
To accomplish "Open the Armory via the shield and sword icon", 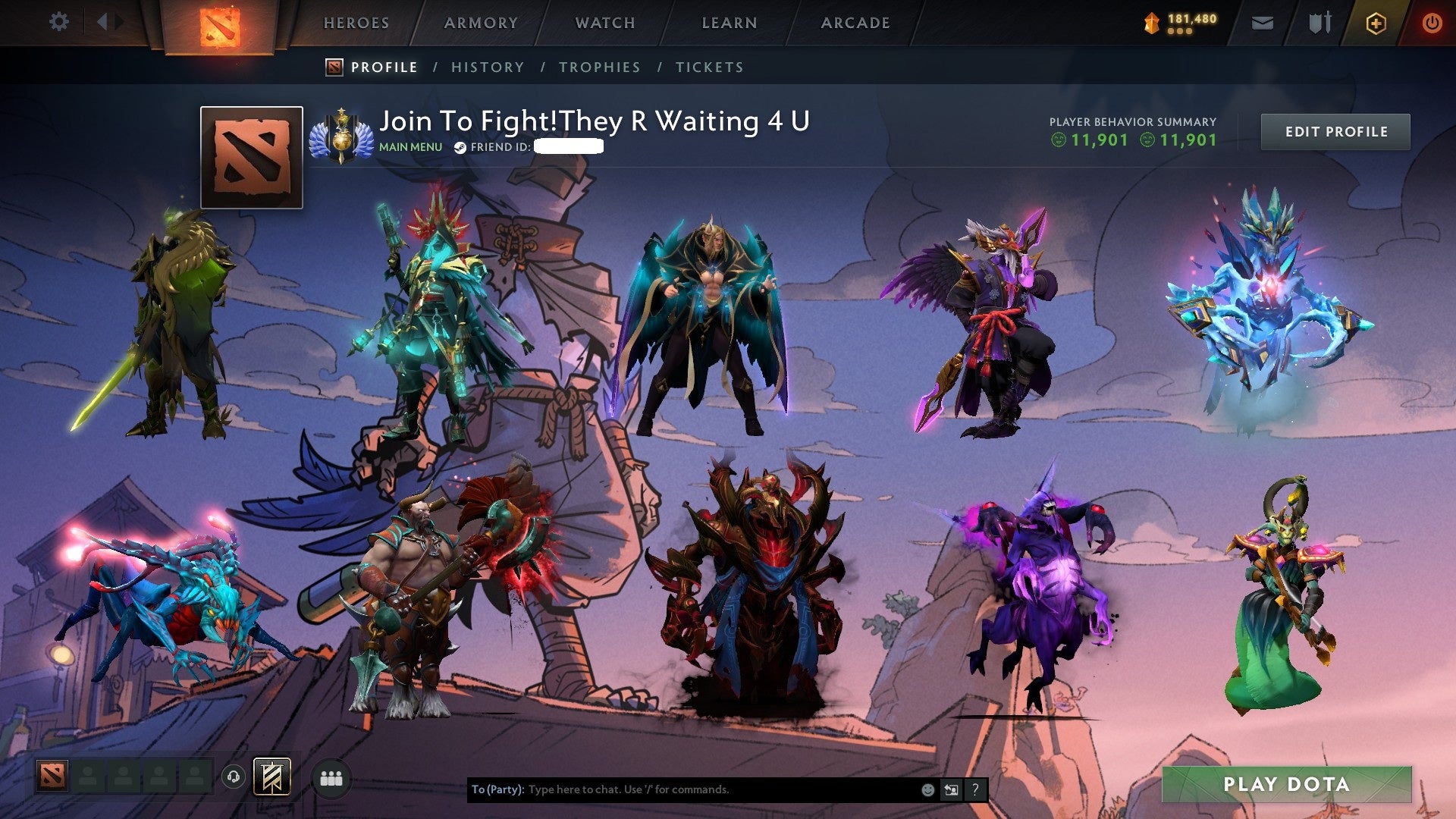I will point(1319,23).
